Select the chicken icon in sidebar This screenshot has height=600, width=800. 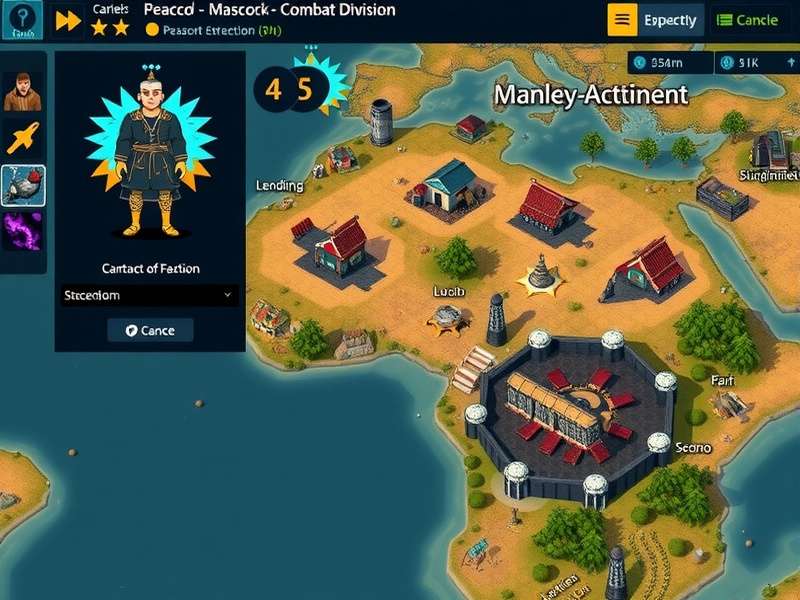[x=22, y=185]
